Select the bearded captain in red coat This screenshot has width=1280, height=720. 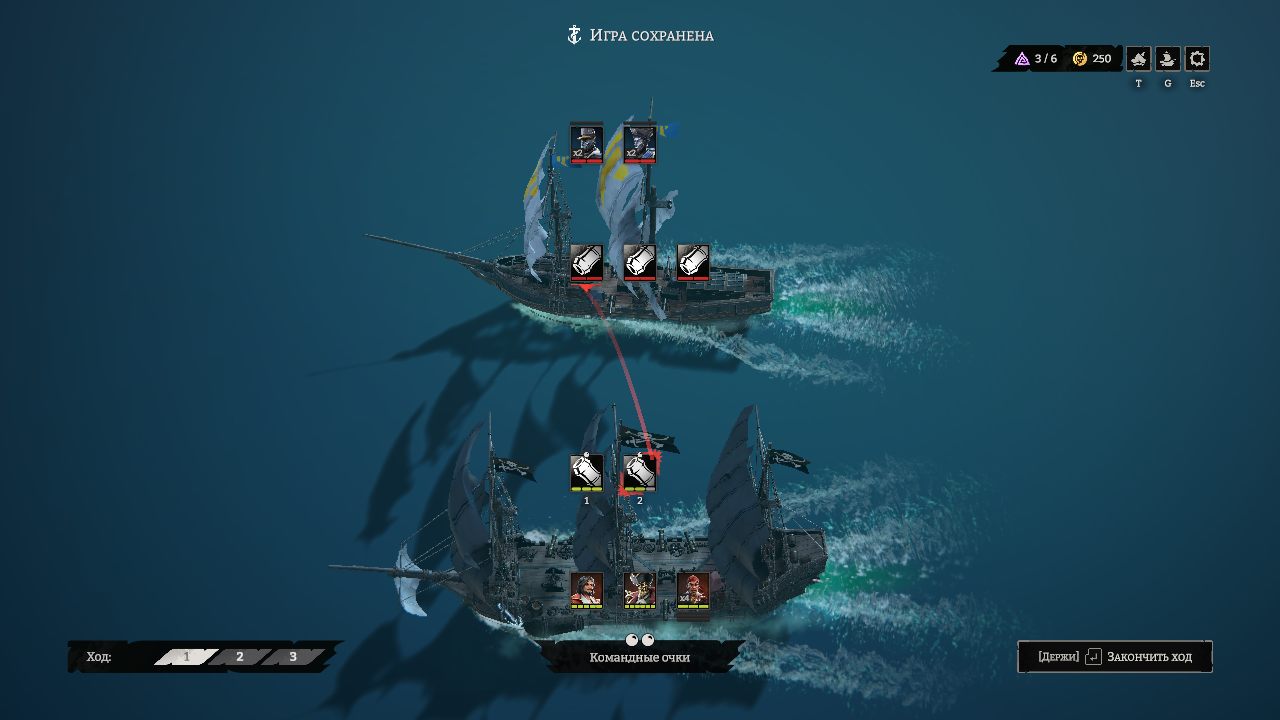tap(586, 590)
